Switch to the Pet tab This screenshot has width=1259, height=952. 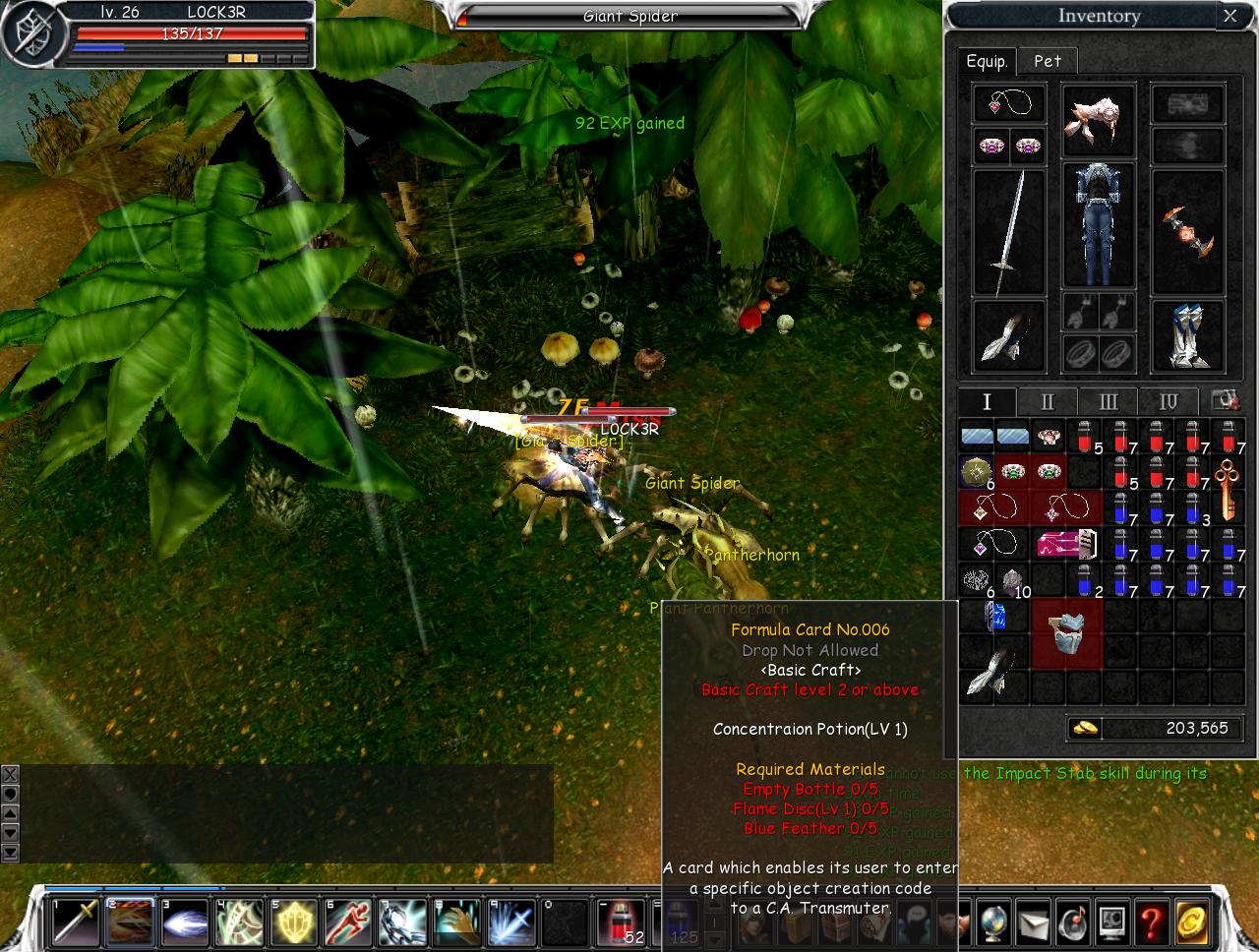pos(1047,61)
